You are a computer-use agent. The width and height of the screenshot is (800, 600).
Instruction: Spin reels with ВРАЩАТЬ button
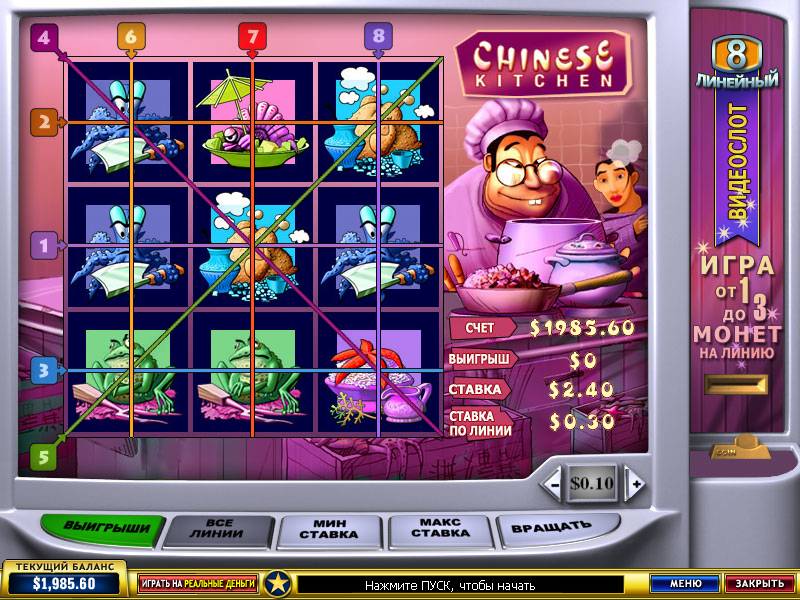551,525
